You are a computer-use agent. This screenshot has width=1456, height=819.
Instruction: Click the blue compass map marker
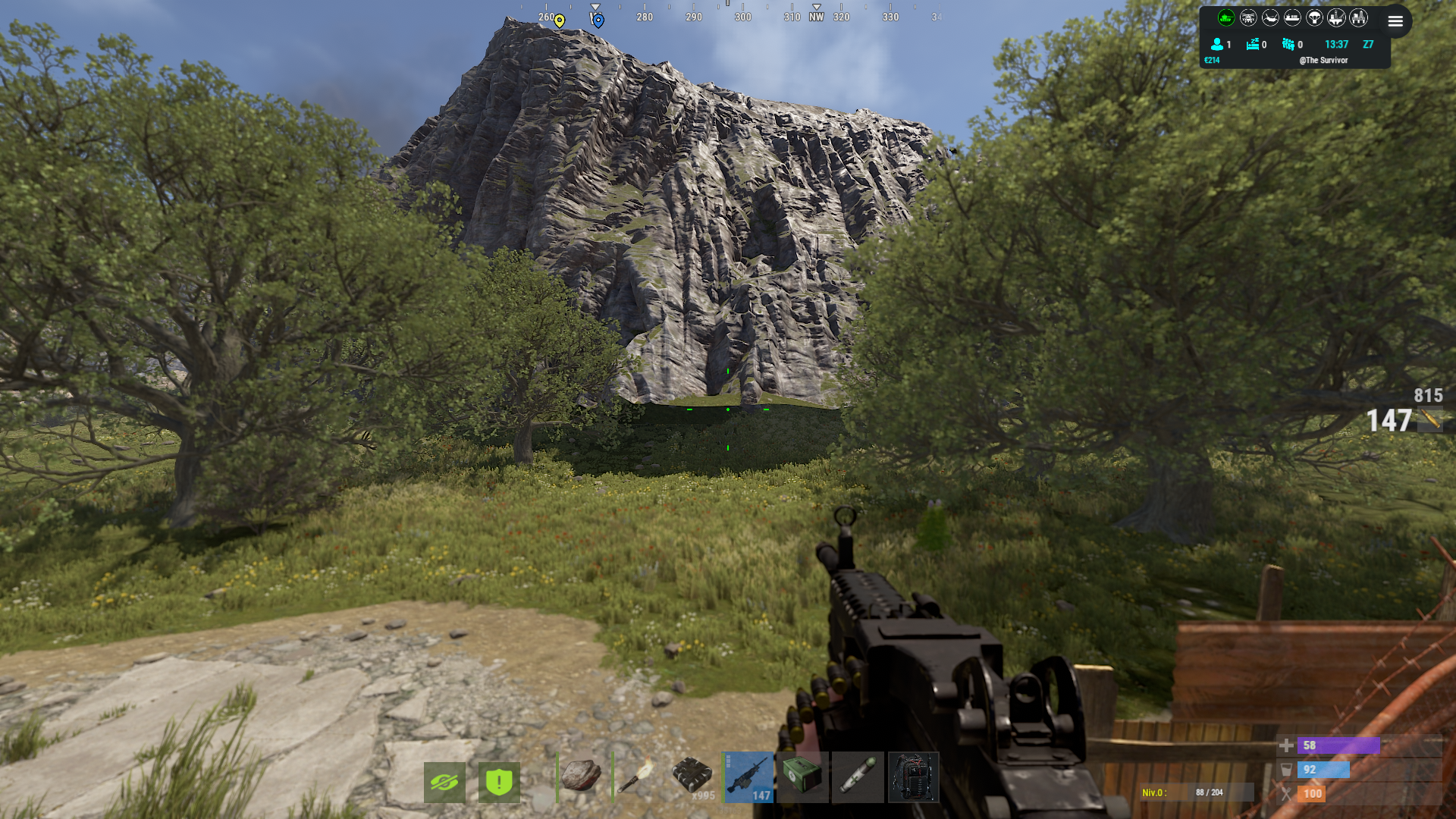click(598, 20)
